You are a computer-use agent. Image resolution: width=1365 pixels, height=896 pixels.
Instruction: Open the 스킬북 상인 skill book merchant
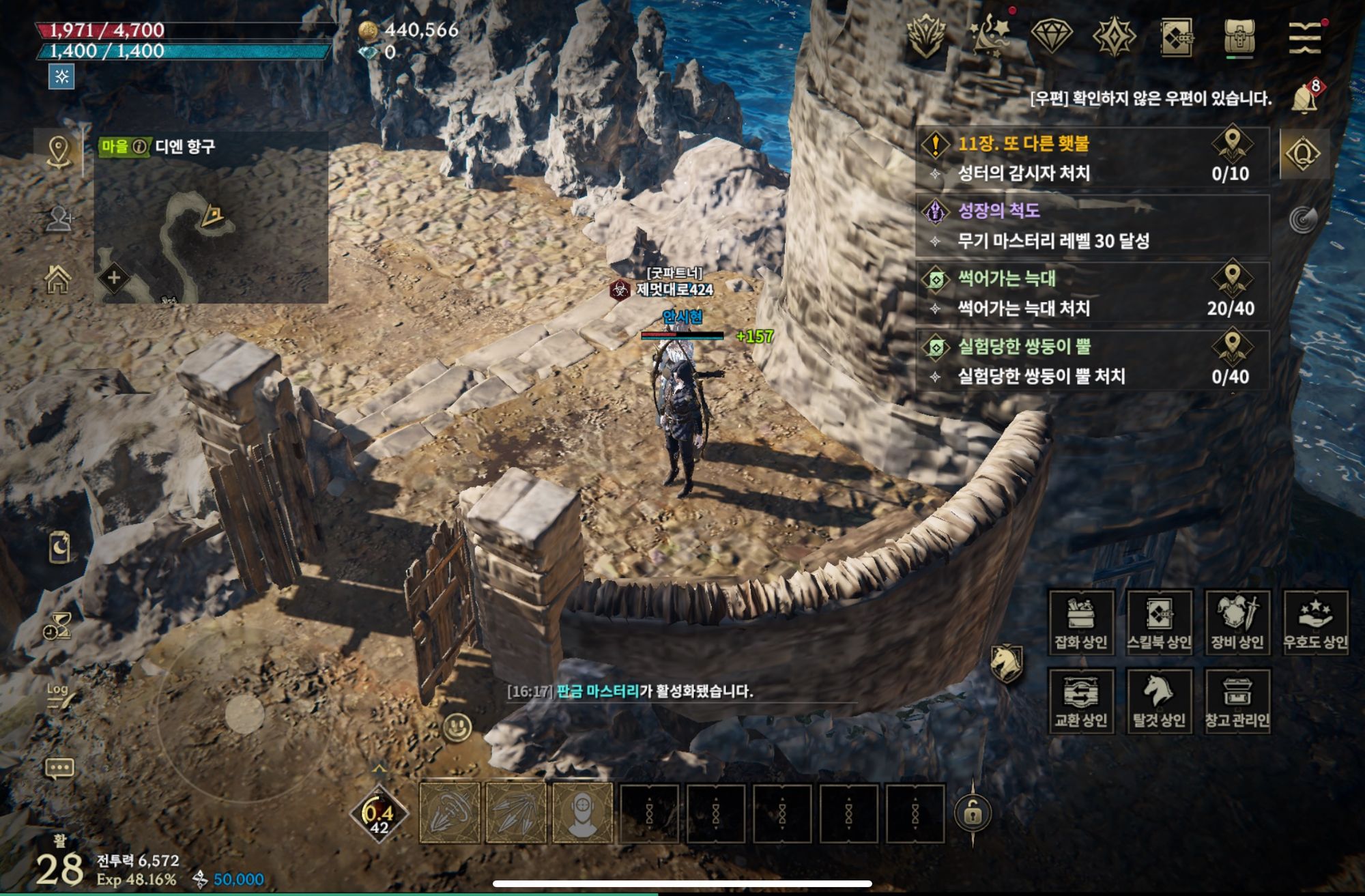point(1159,622)
